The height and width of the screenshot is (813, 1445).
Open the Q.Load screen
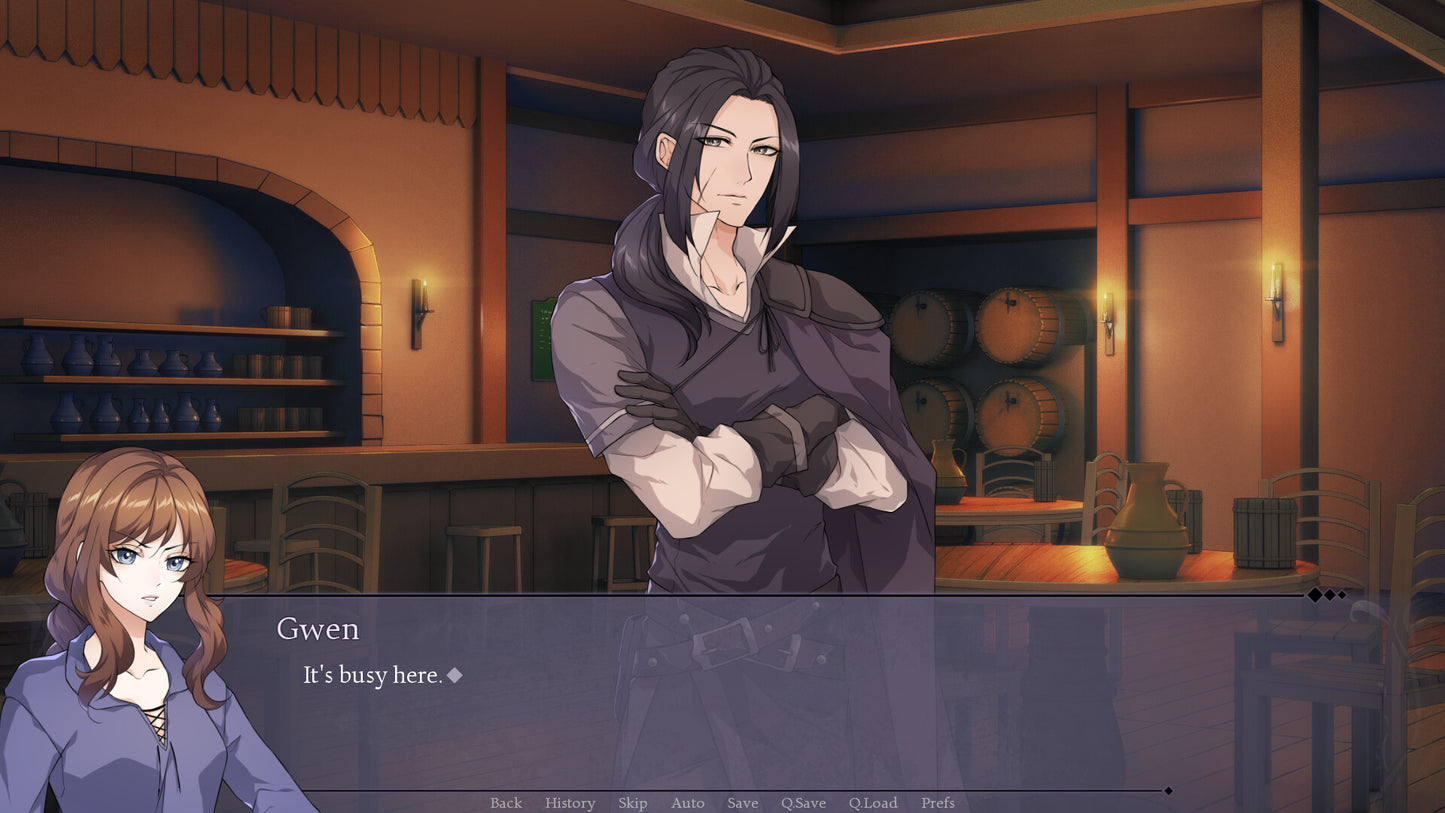tap(872, 802)
